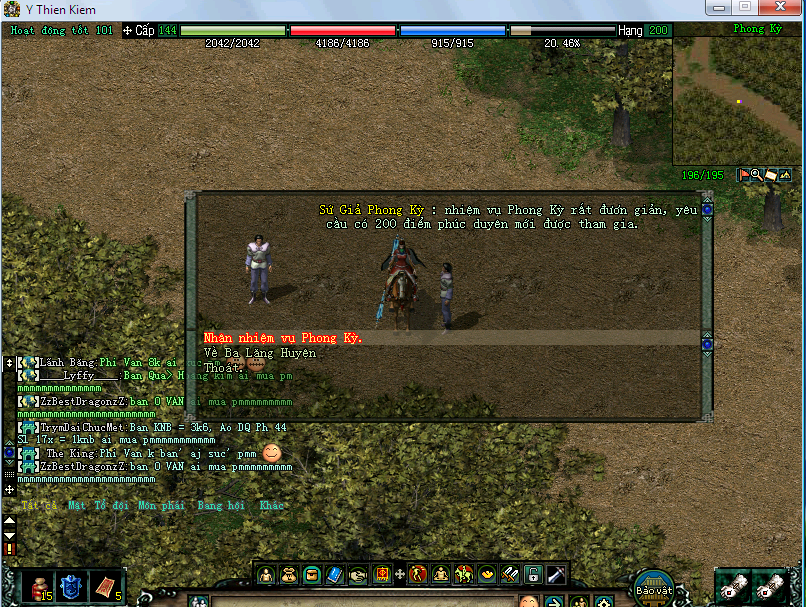Choose 'Về Ba Lăng Huyện' dialogue option
The image size is (806, 607).
[x=259, y=353]
